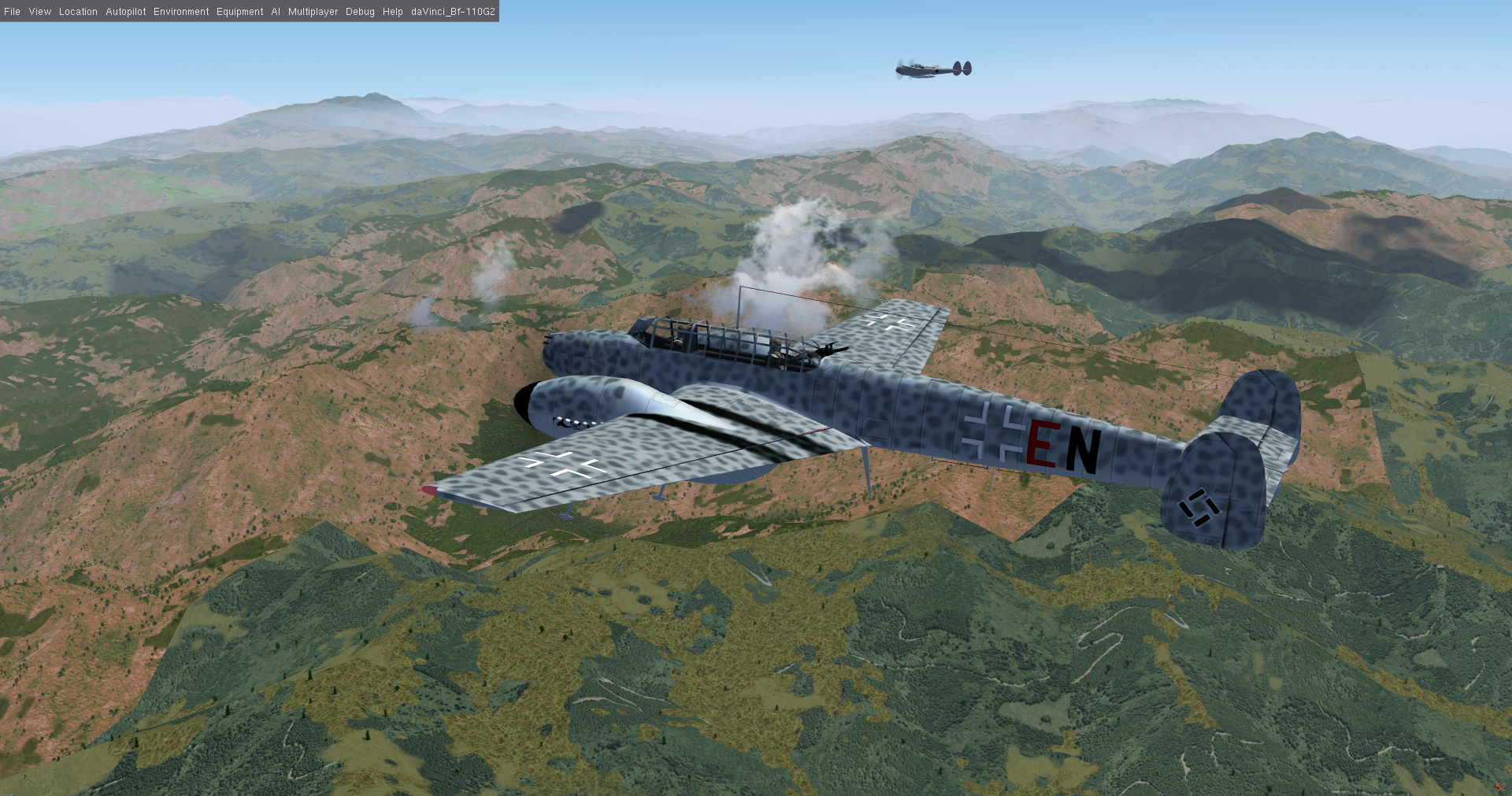Expand the Multiplayer menu

pyautogui.click(x=313, y=12)
